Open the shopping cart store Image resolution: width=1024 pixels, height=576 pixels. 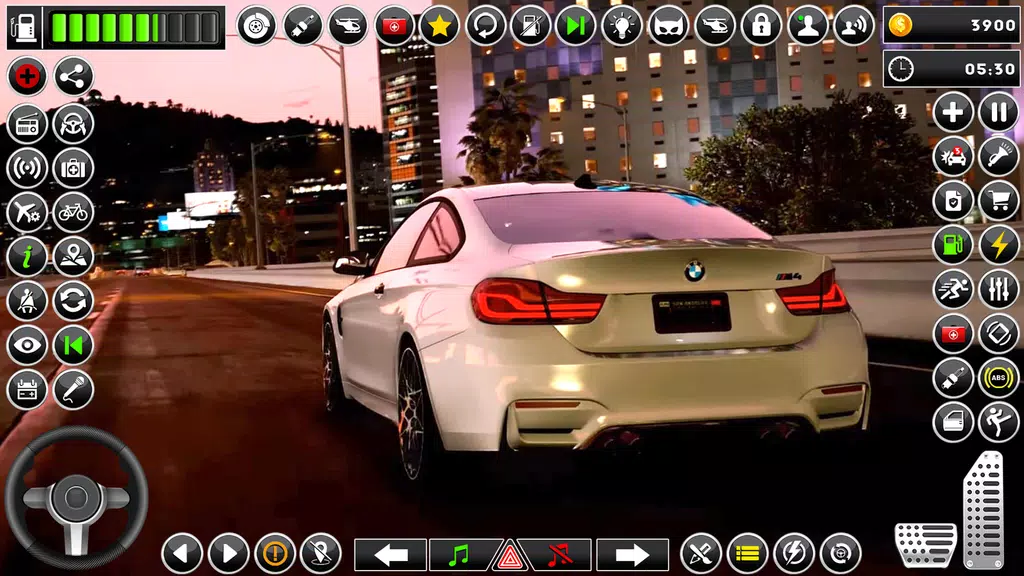(998, 201)
